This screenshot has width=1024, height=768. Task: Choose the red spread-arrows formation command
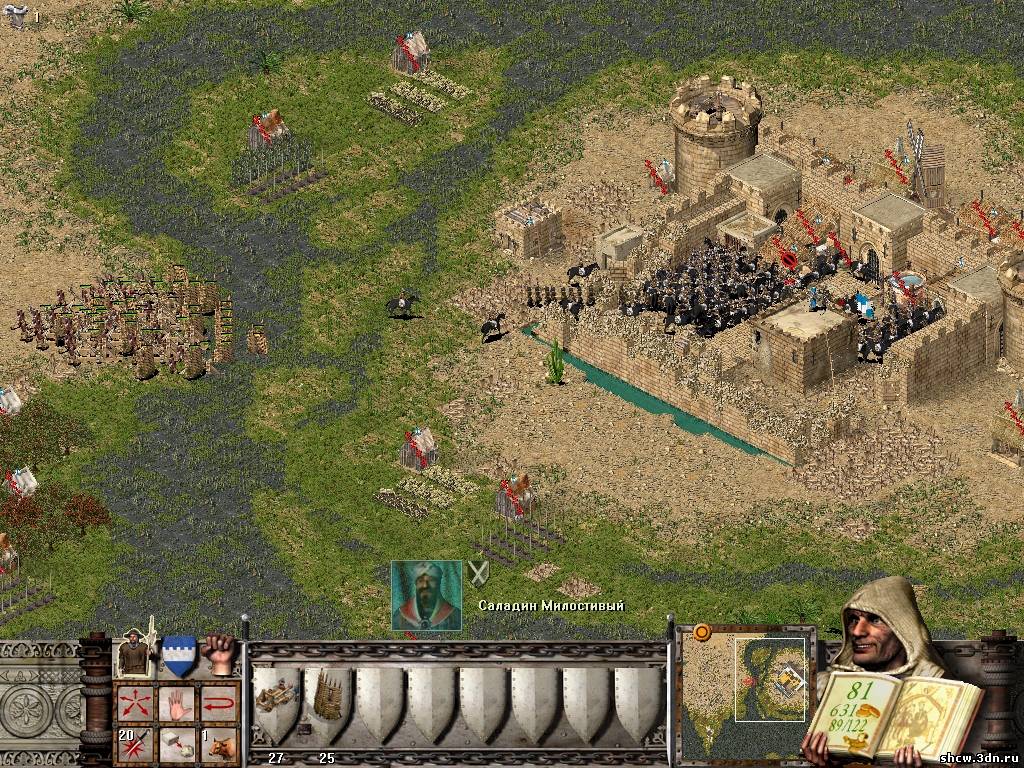[135, 703]
